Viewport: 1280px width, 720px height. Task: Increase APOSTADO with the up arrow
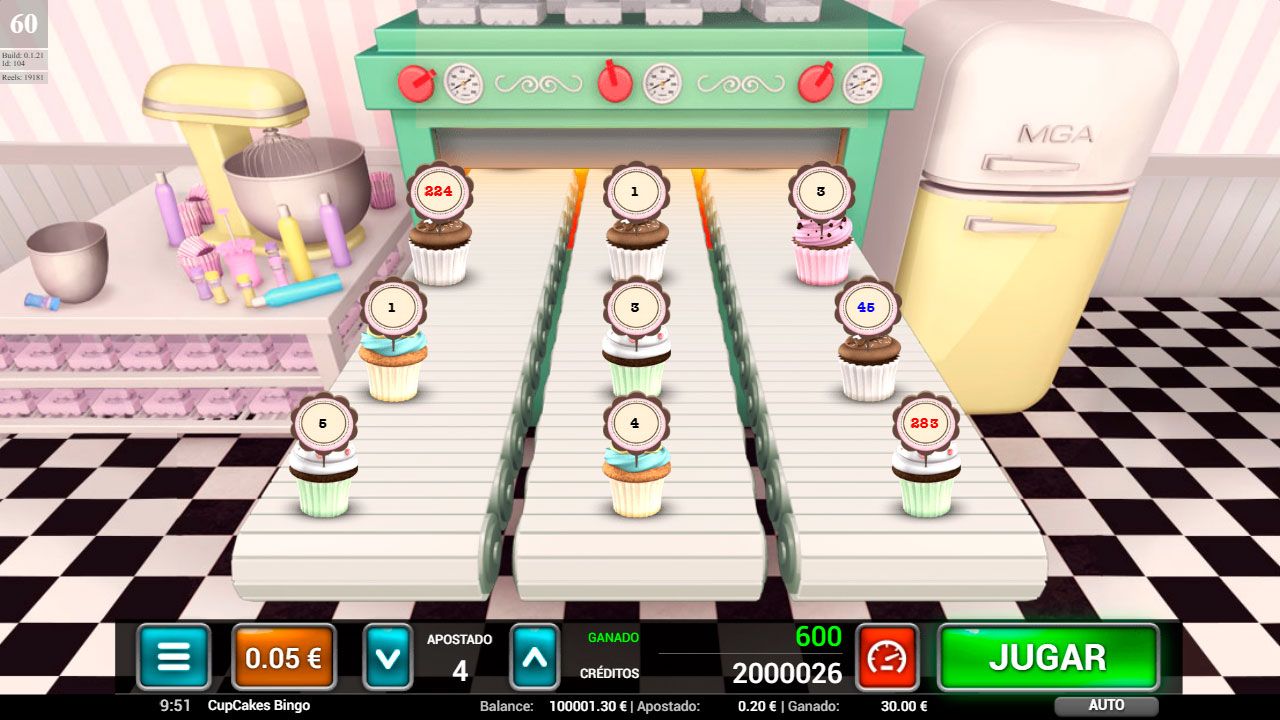coord(534,657)
